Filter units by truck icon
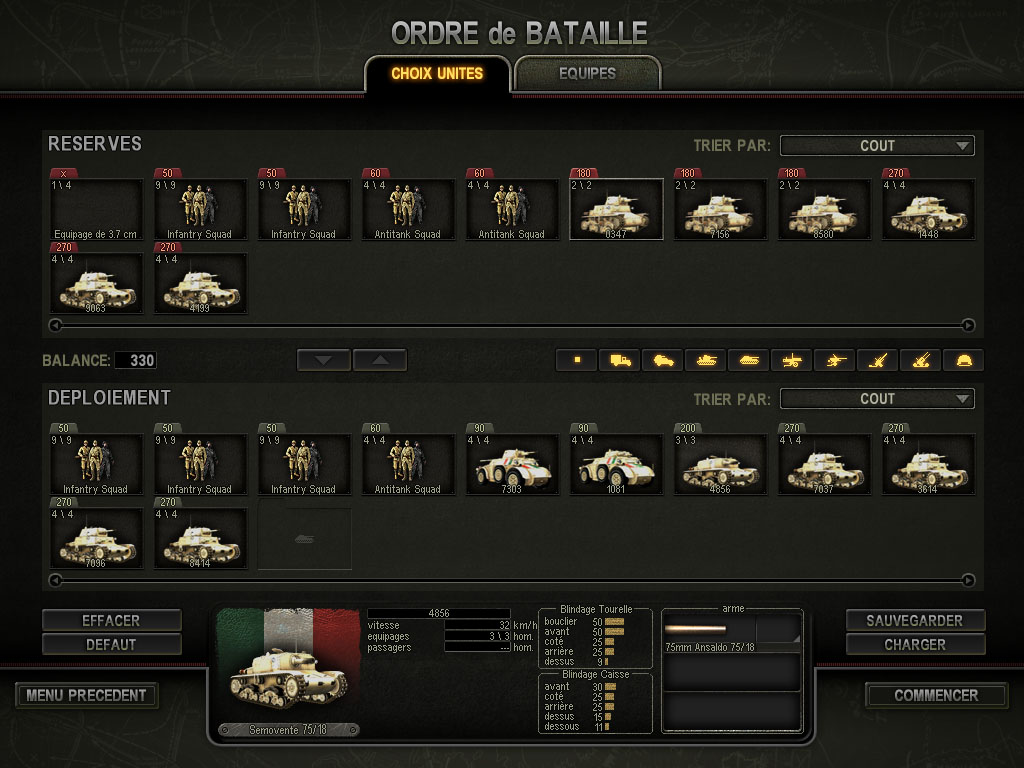The image size is (1024, 768). [620, 360]
